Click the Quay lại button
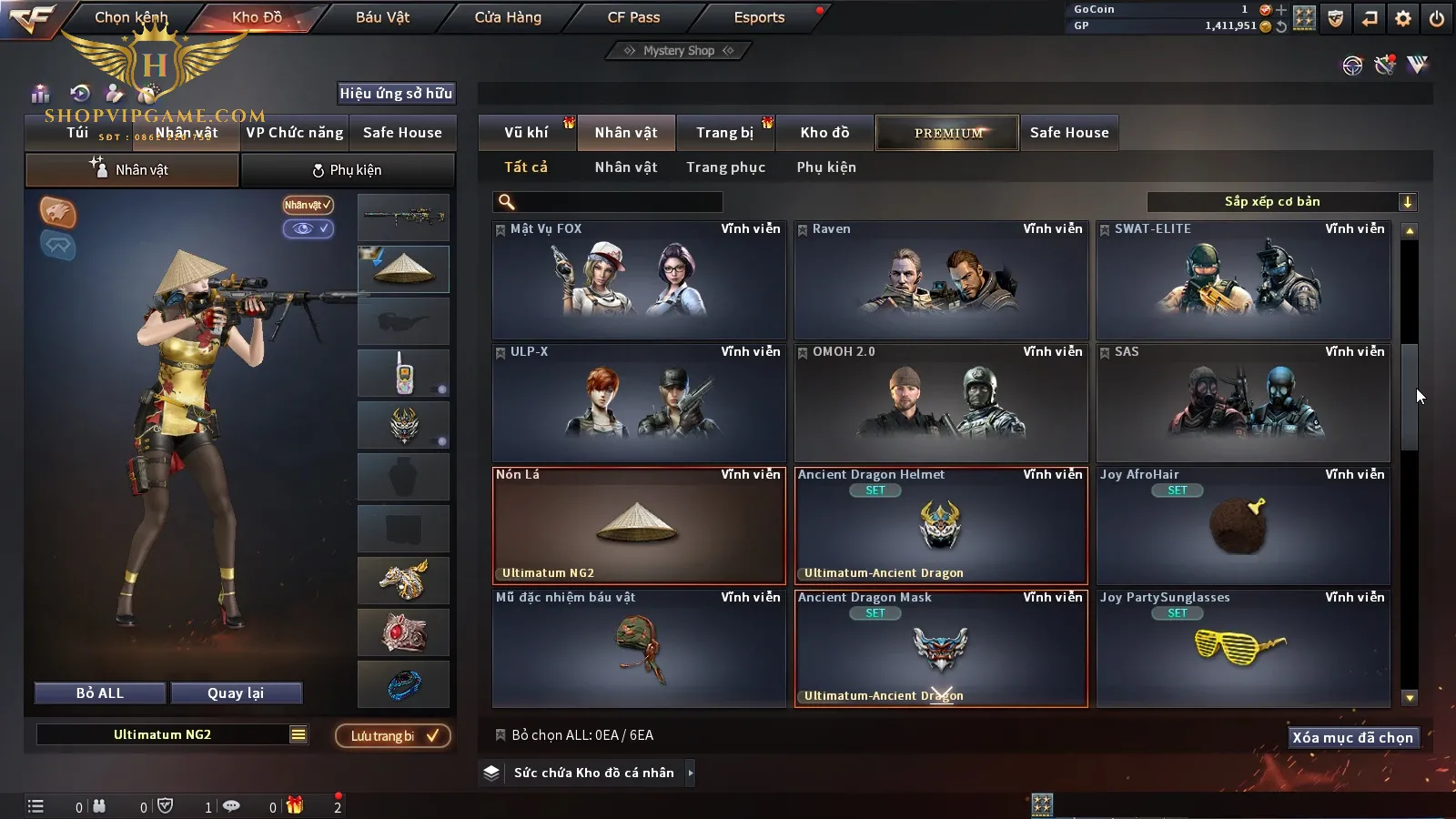This screenshot has width=1456, height=819. pos(236,693)
